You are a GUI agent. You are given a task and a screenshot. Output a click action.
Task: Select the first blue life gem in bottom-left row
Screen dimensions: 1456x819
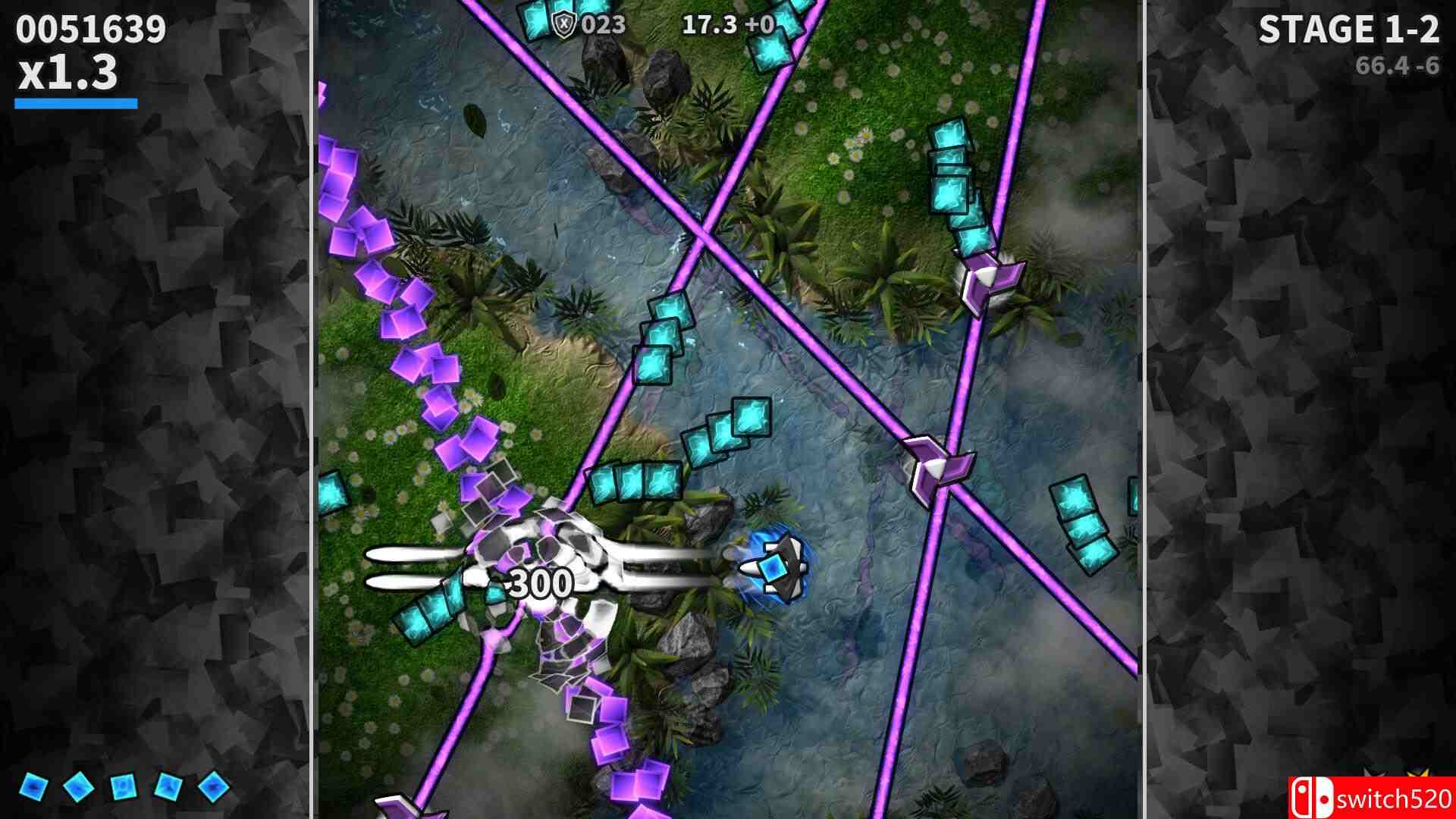pyautogui.click(x=34, y=785)
